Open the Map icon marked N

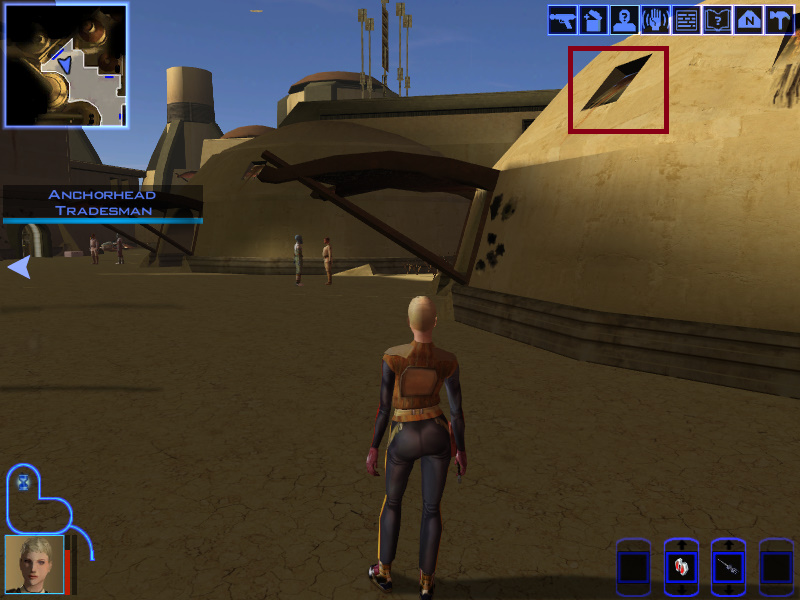[748, 20]
